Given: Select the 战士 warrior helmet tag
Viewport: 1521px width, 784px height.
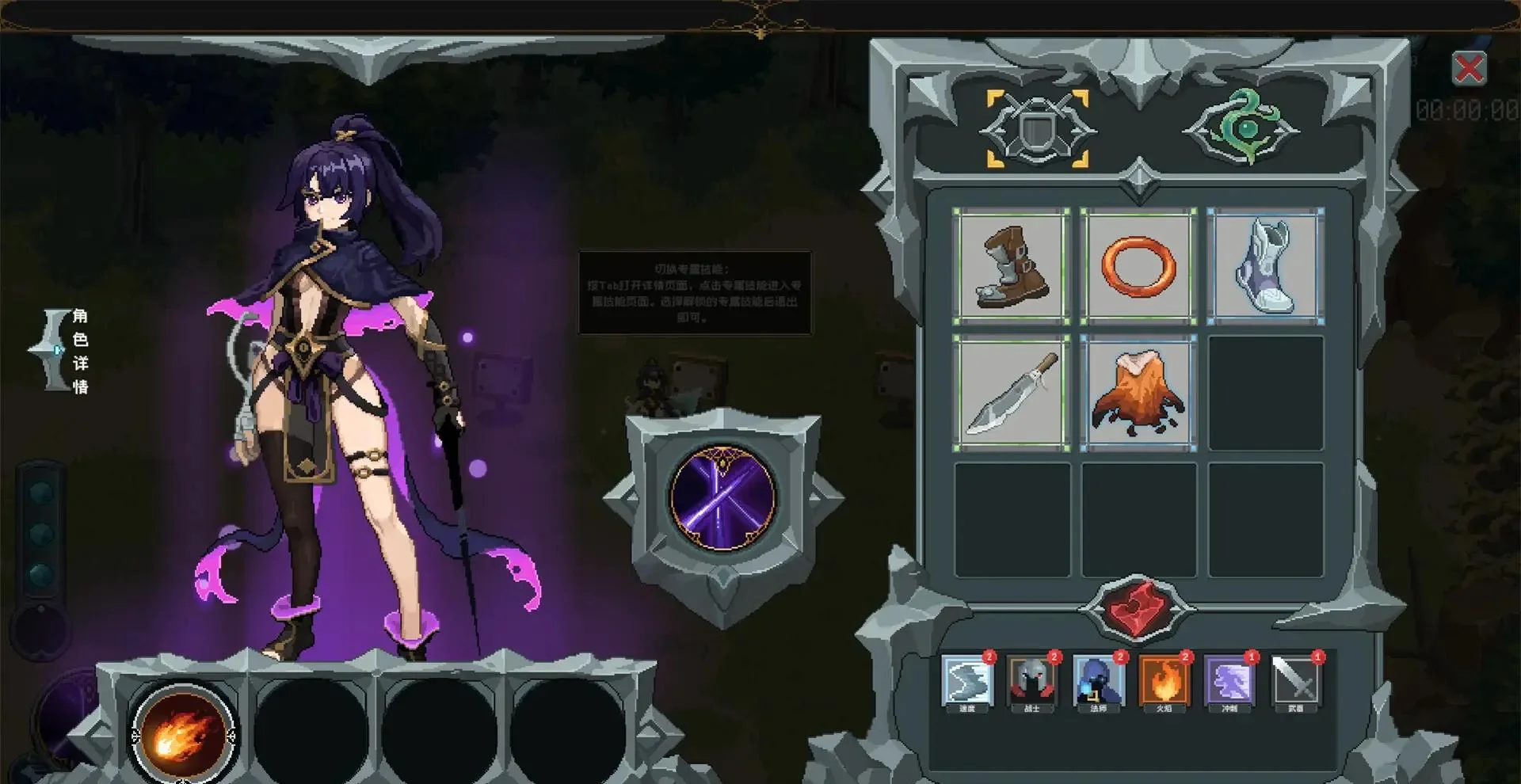Looking at the screenshot, I should [x=1032, y=680].
